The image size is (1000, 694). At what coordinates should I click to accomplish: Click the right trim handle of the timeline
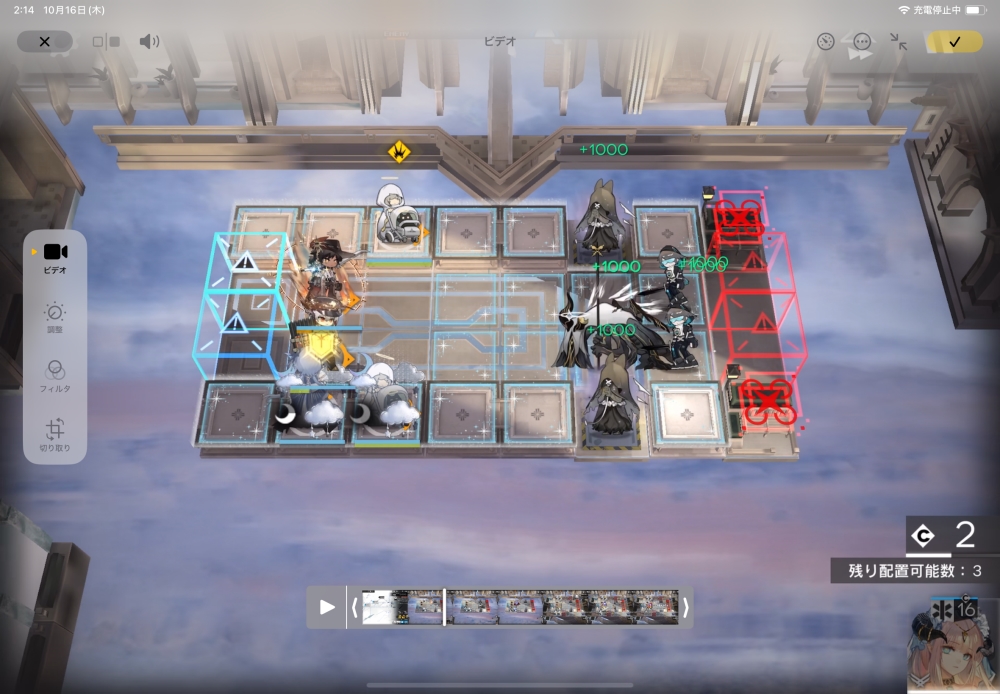(685, 607)
